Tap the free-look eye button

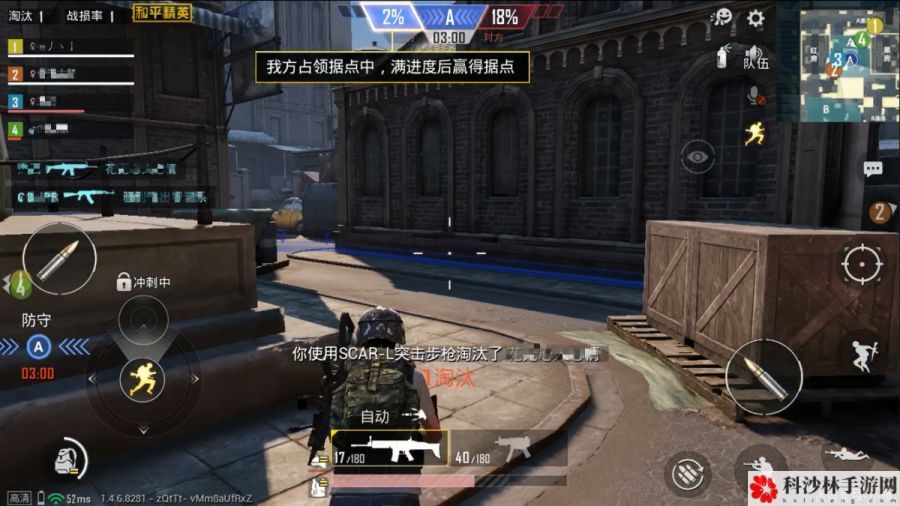point(697,157)
